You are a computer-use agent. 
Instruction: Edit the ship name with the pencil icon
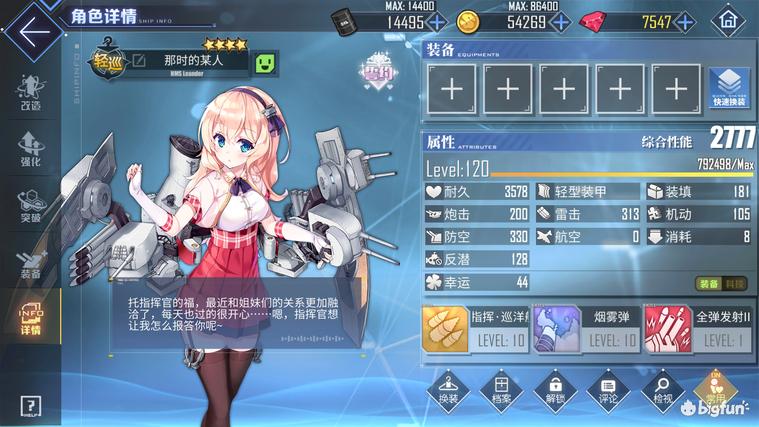coord(139,62)
